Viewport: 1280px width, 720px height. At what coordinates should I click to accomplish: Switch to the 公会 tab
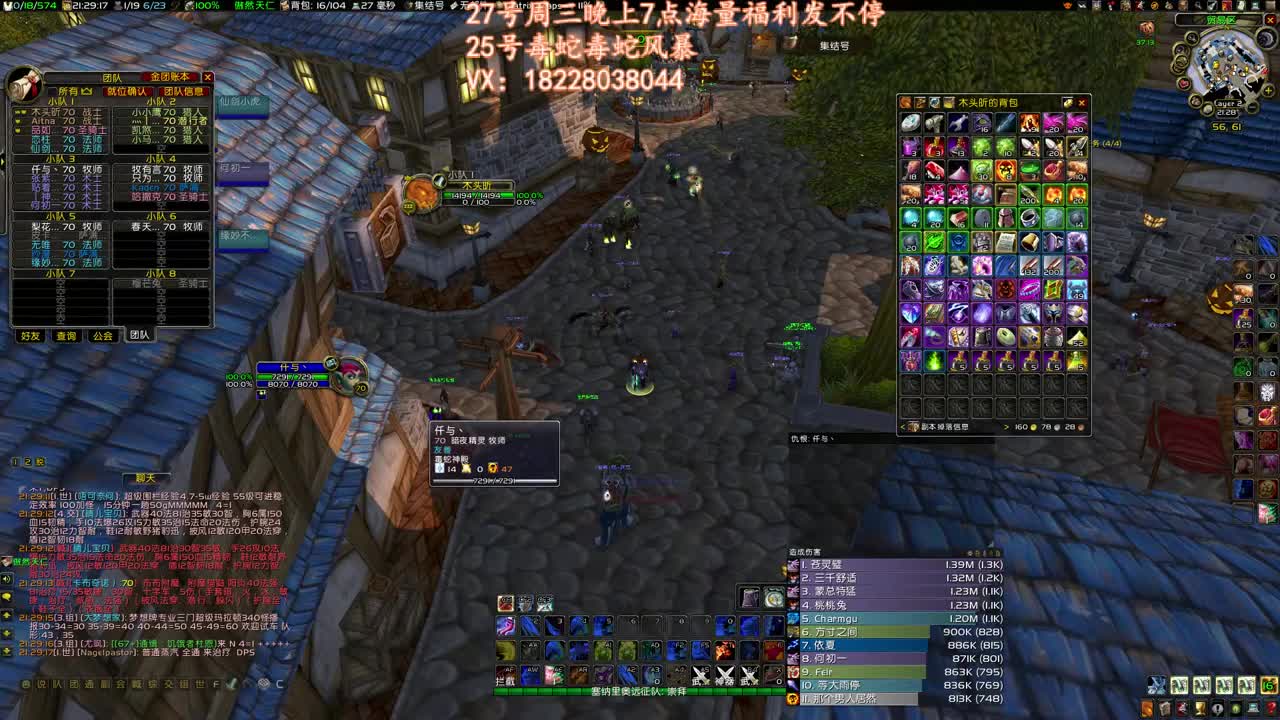click(x=102, y=336)
